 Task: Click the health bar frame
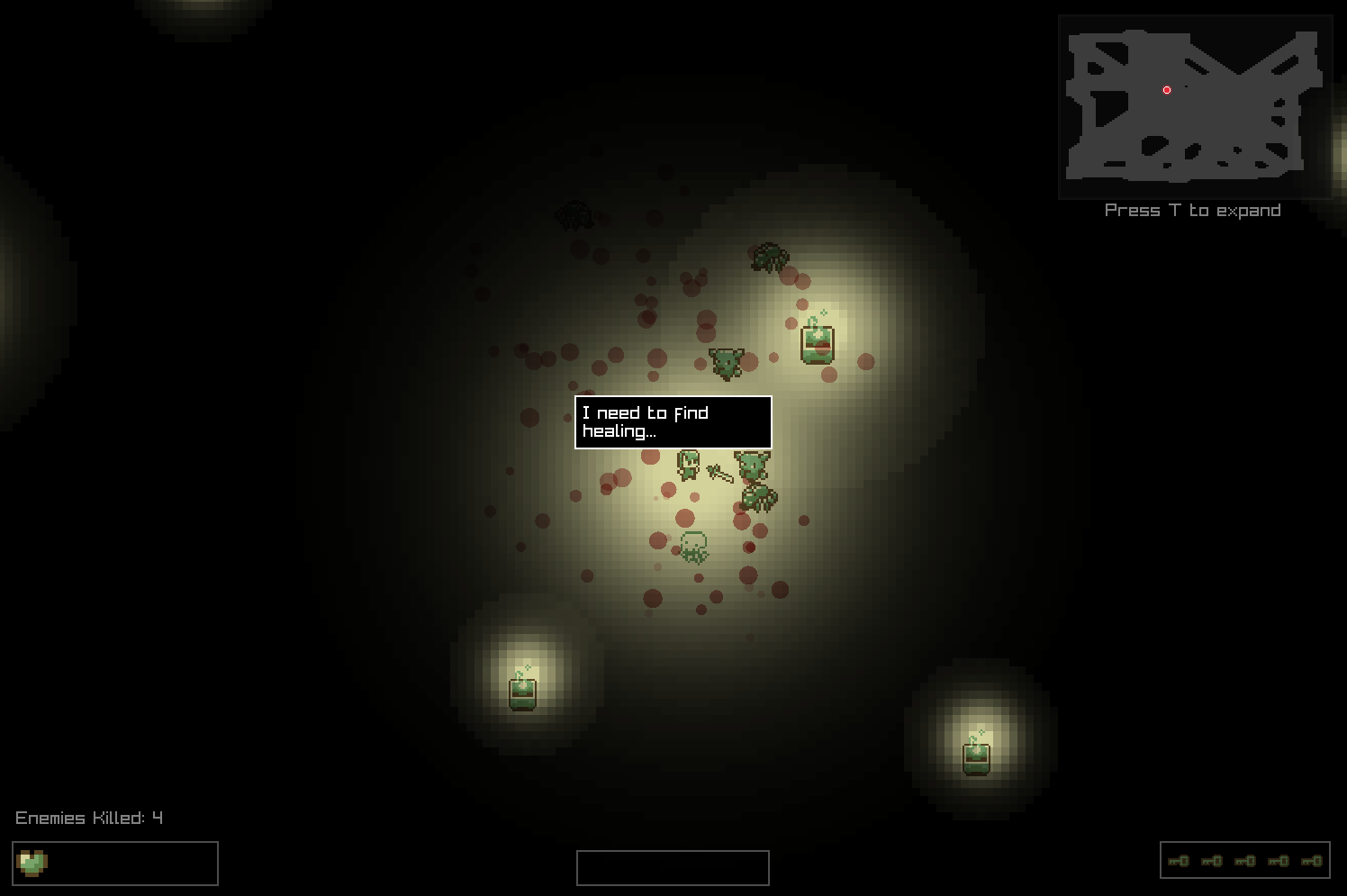tap(115, 863)
